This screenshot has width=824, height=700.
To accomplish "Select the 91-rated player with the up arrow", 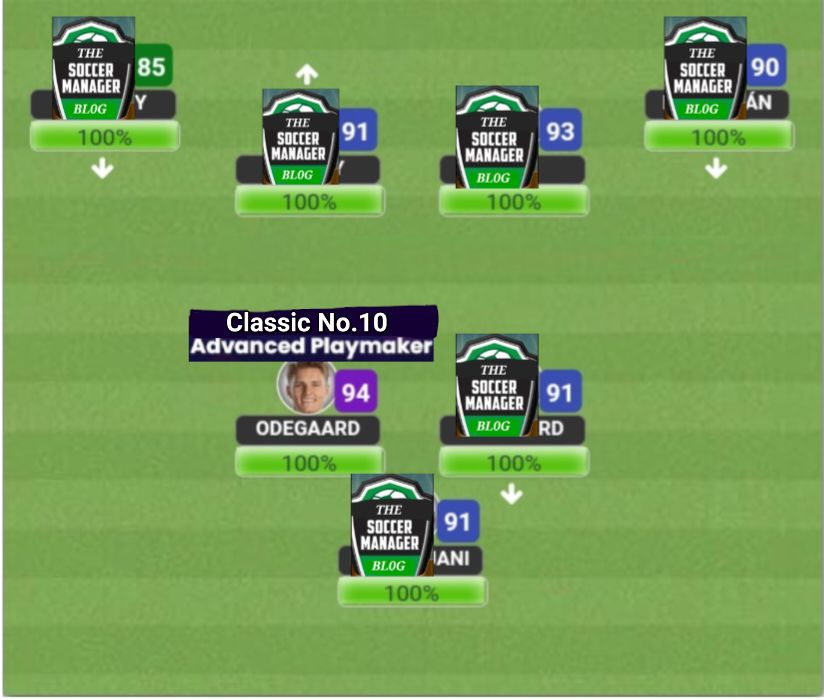I will [300, 137].
